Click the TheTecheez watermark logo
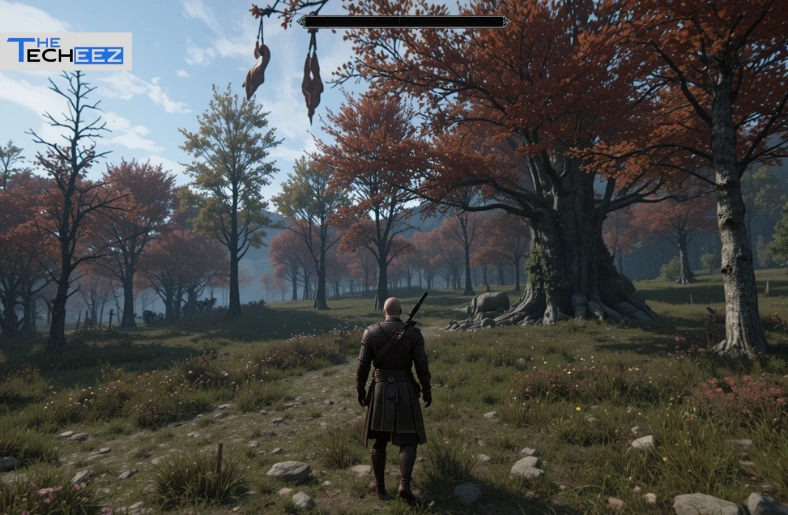The height and width of the screenshot is (515, 788). (x=66, y=52)
